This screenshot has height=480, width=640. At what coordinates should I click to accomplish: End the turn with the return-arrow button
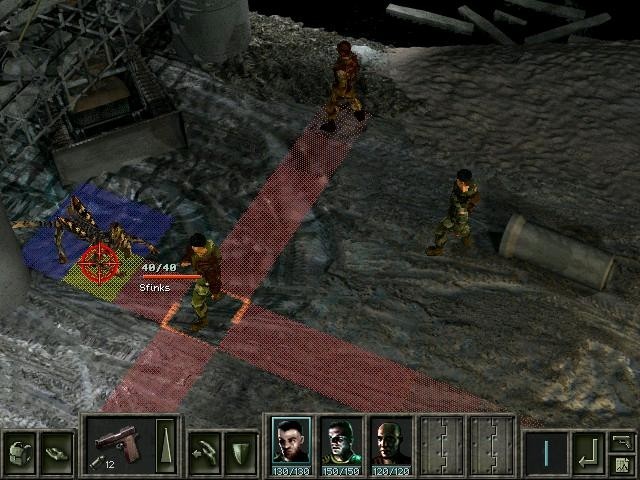588,447
